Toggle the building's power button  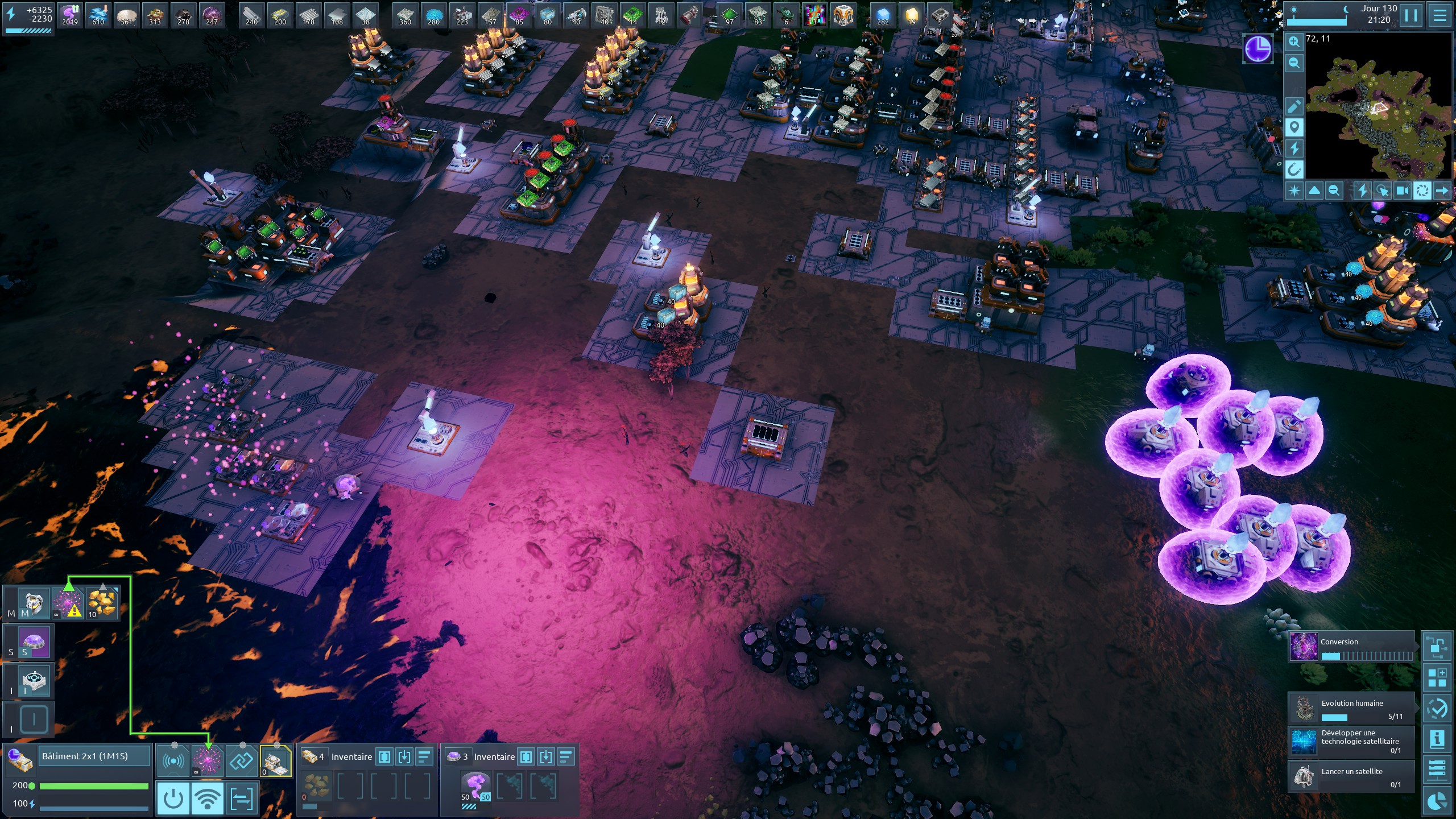tap(173, 799)
